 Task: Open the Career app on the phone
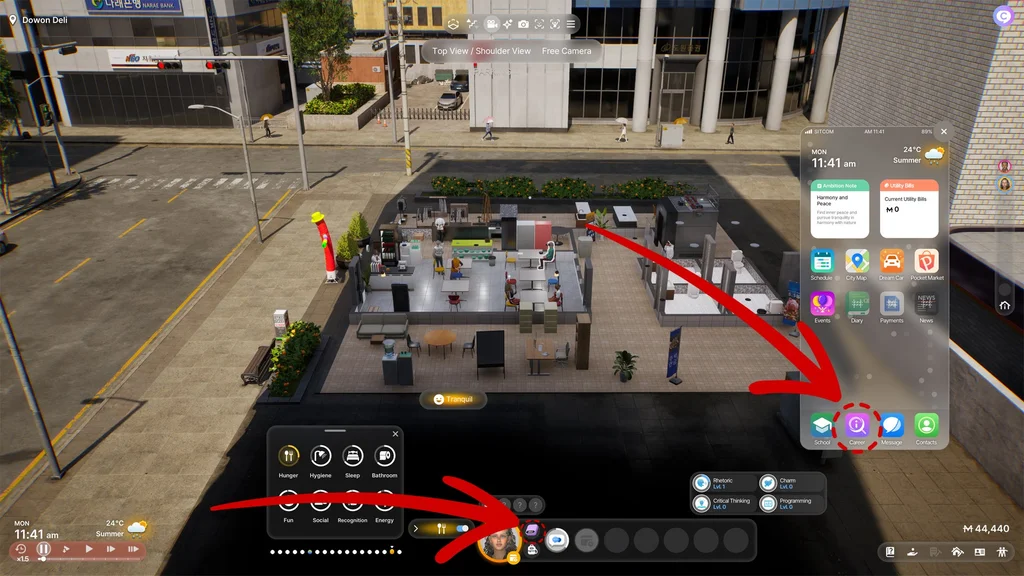(857, 425)
